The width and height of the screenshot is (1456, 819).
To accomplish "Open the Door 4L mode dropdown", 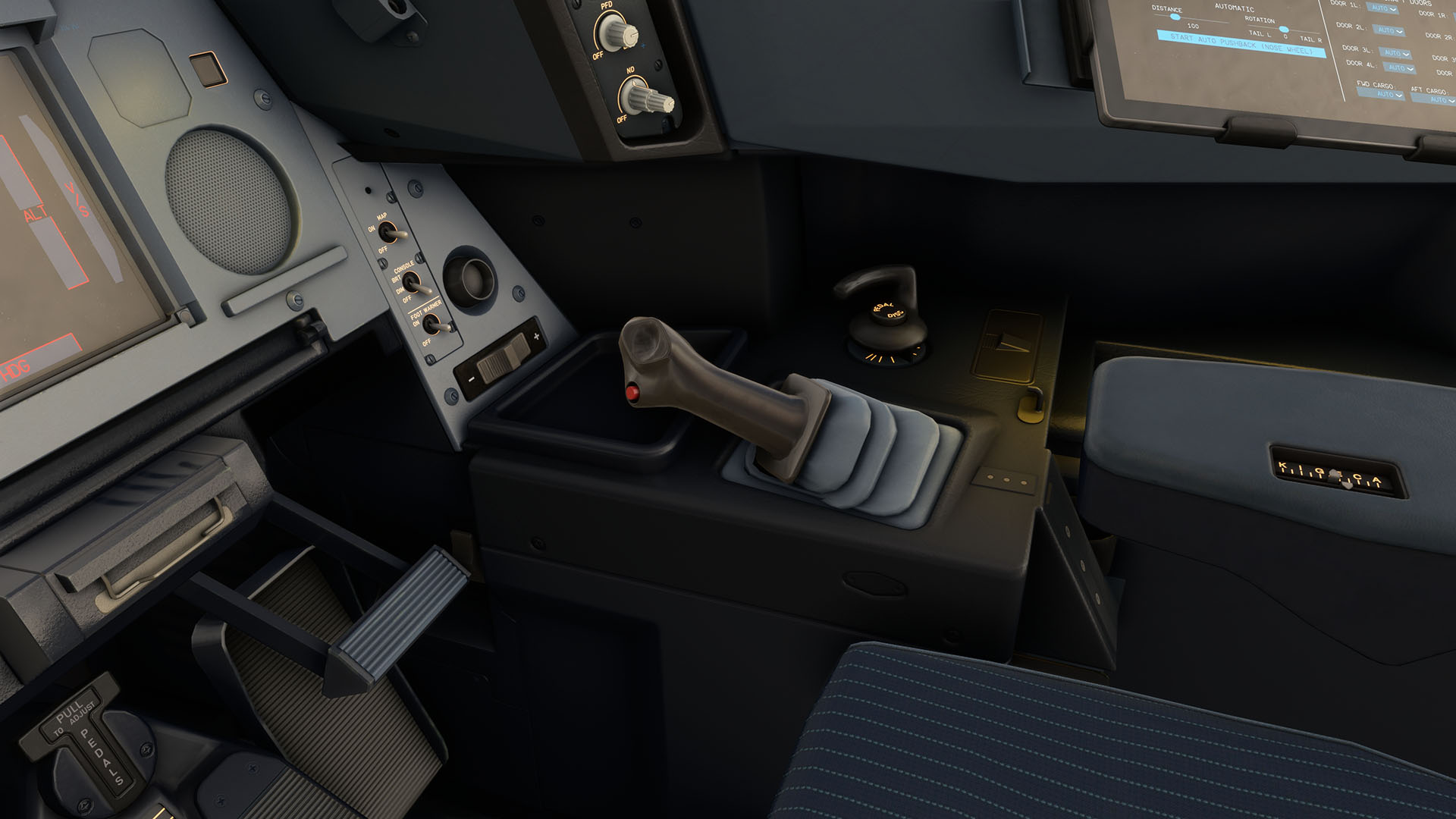I will [x=1399, y=69].
